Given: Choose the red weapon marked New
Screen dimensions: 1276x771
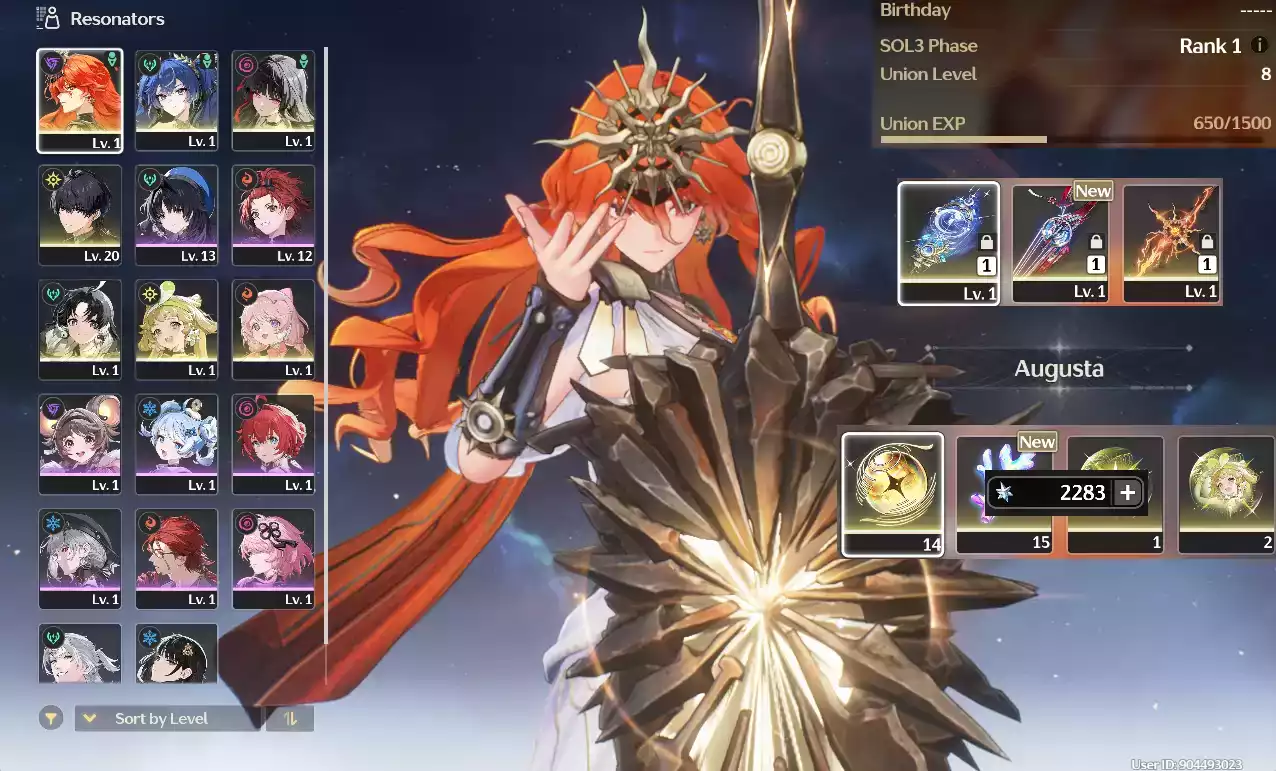Looking at the screenshot, I should tap(1061, 243).
